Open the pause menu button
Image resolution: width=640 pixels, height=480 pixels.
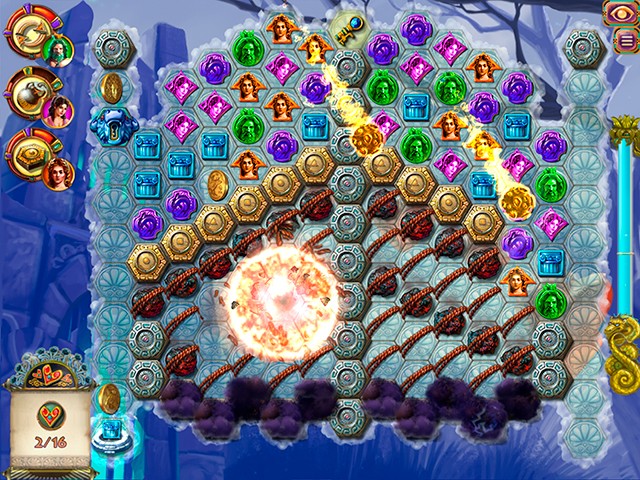coord(626,39)
